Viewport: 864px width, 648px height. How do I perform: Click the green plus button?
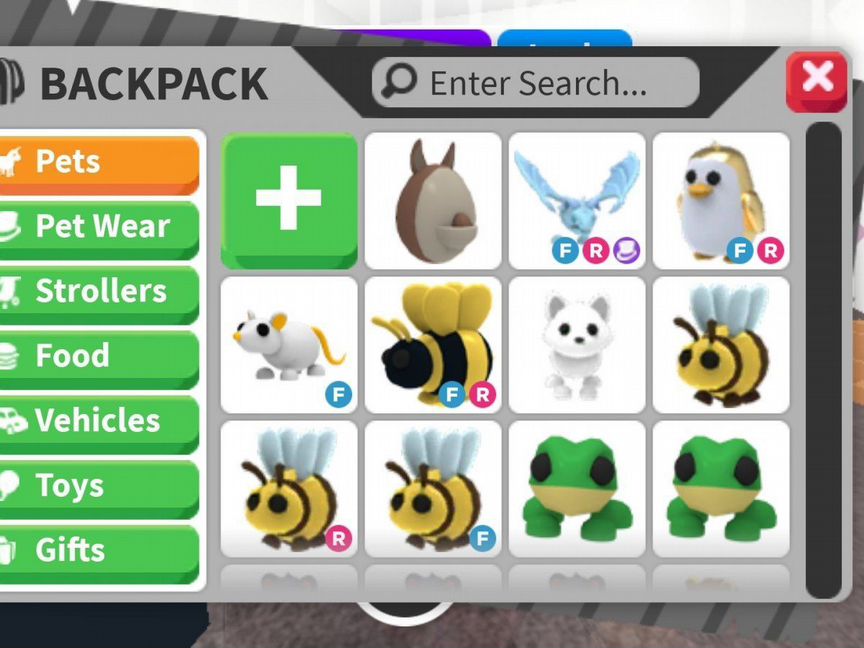(288, 200)
